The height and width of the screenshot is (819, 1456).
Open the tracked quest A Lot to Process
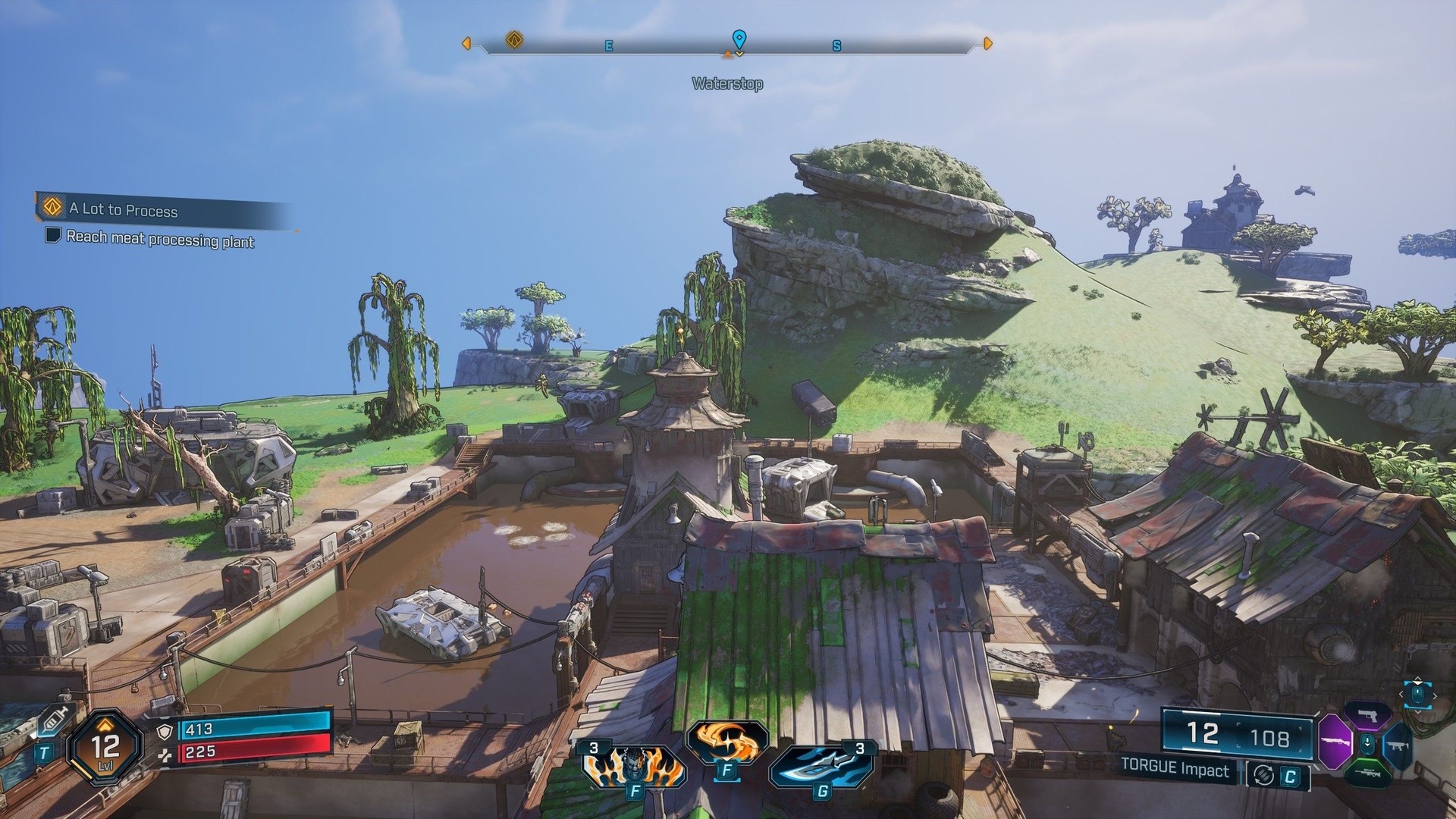pos(123,209)
